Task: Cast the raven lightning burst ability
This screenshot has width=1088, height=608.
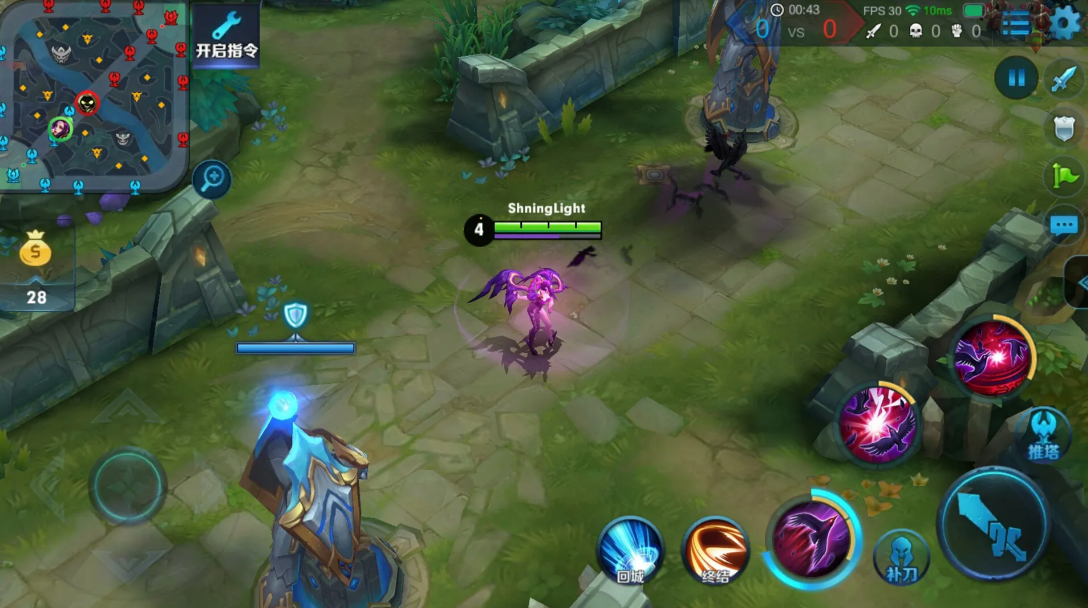Action: pos(877,424)
